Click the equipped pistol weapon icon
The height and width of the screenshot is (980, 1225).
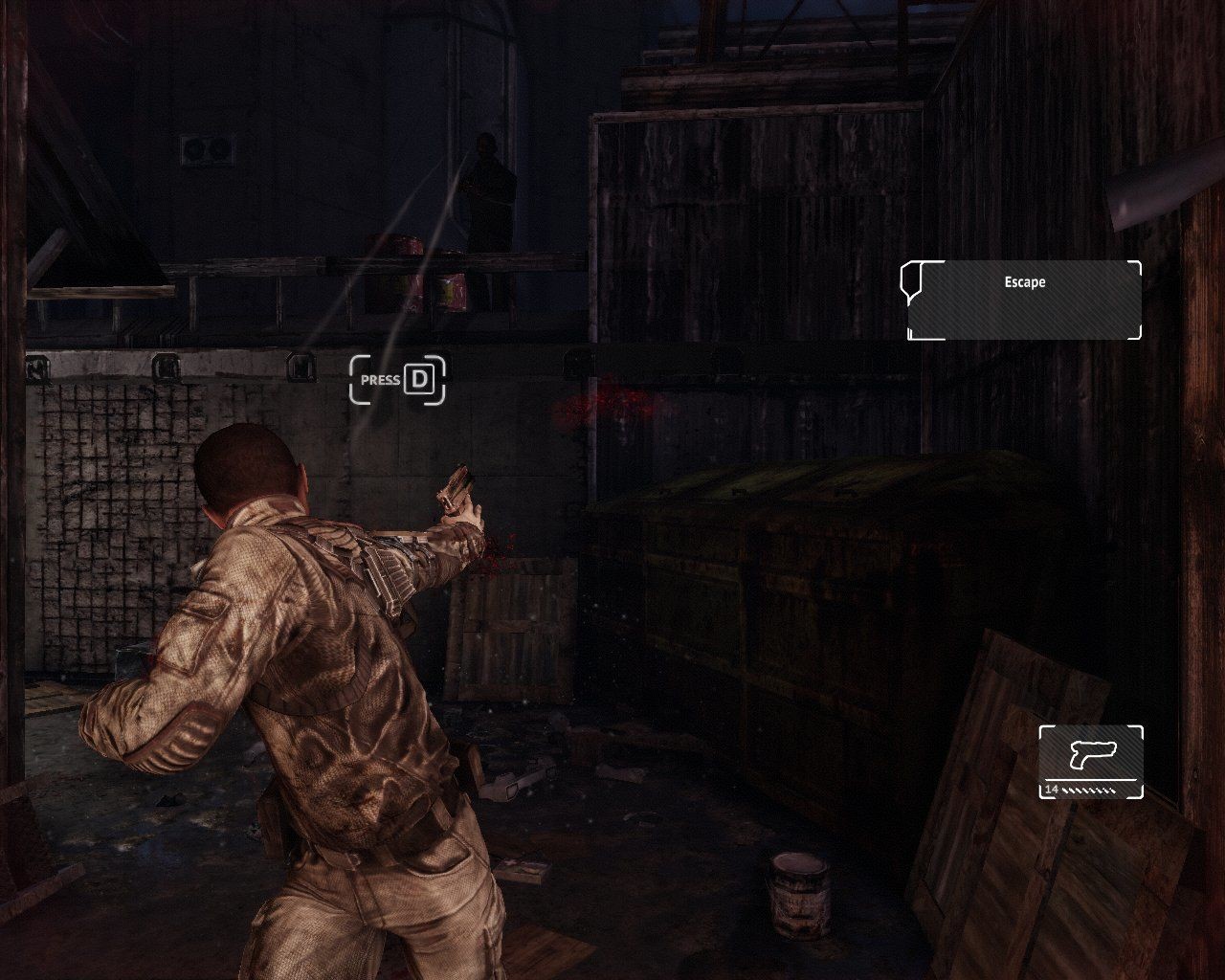coord(1091,755)
